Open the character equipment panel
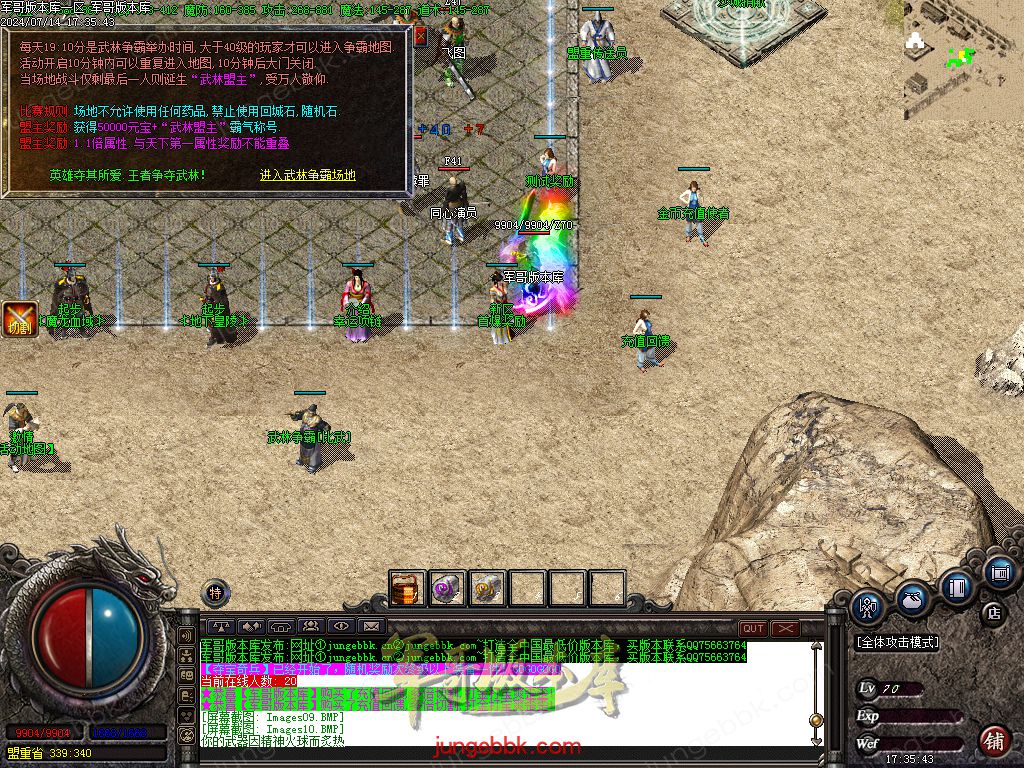The image size is (1024, 768). pos(867,605)
